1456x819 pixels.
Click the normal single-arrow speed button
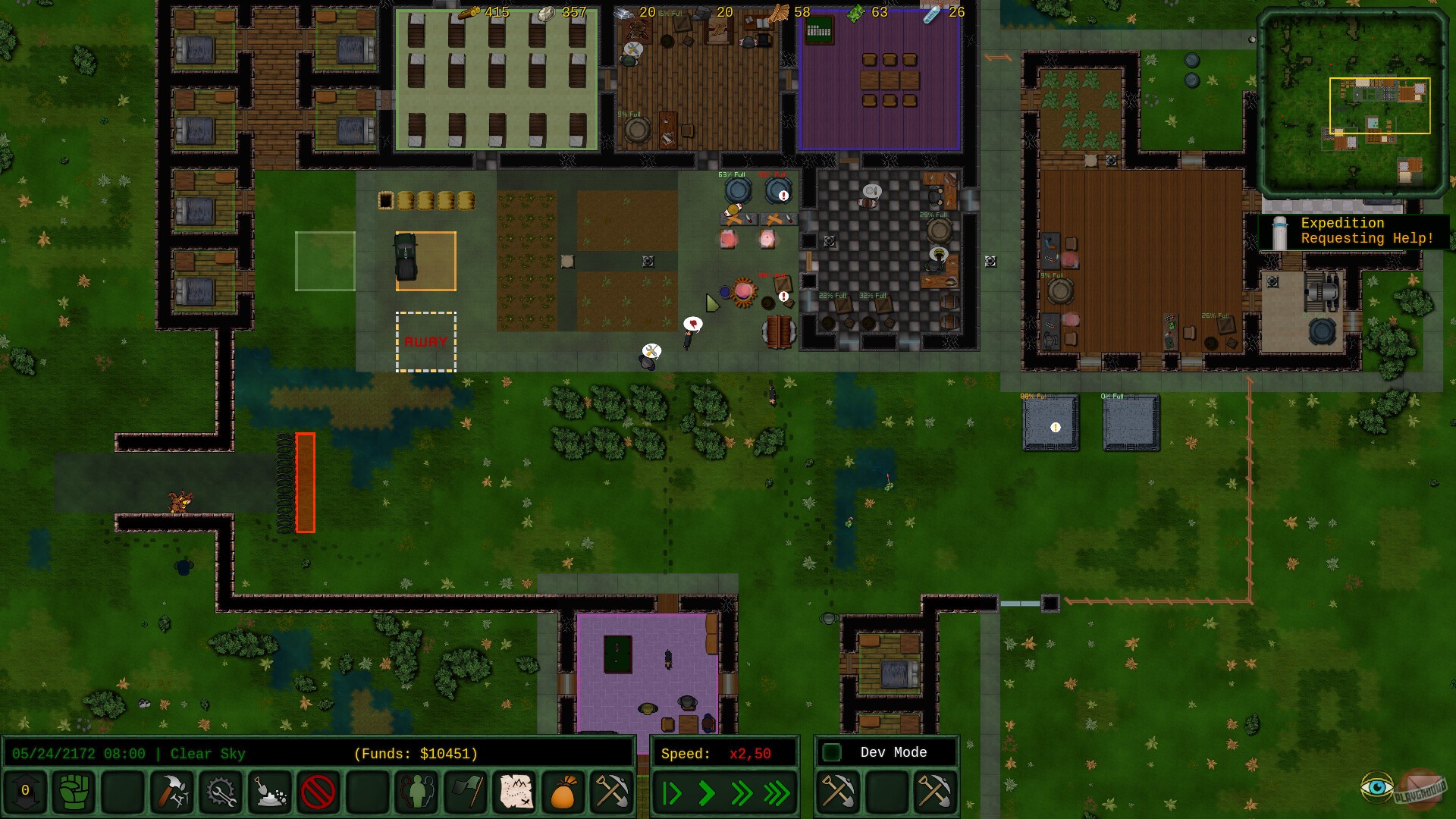[705, 792]
